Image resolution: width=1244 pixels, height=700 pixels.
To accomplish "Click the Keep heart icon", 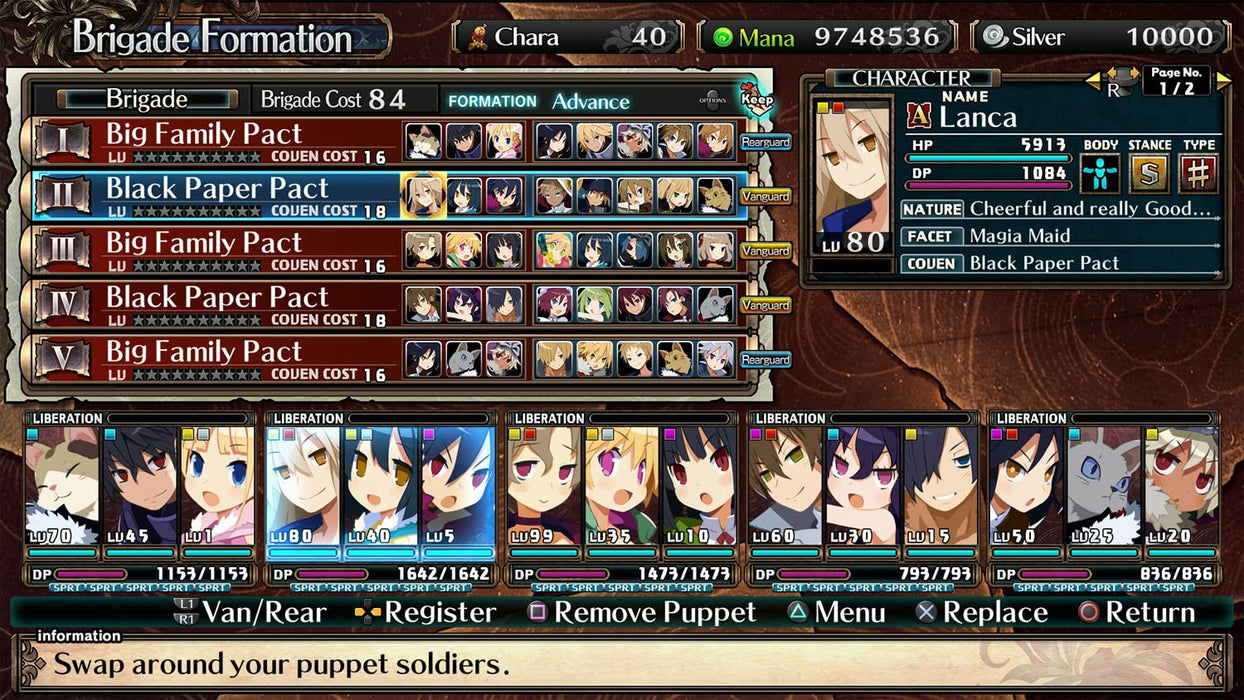I will tap(757, 97).
